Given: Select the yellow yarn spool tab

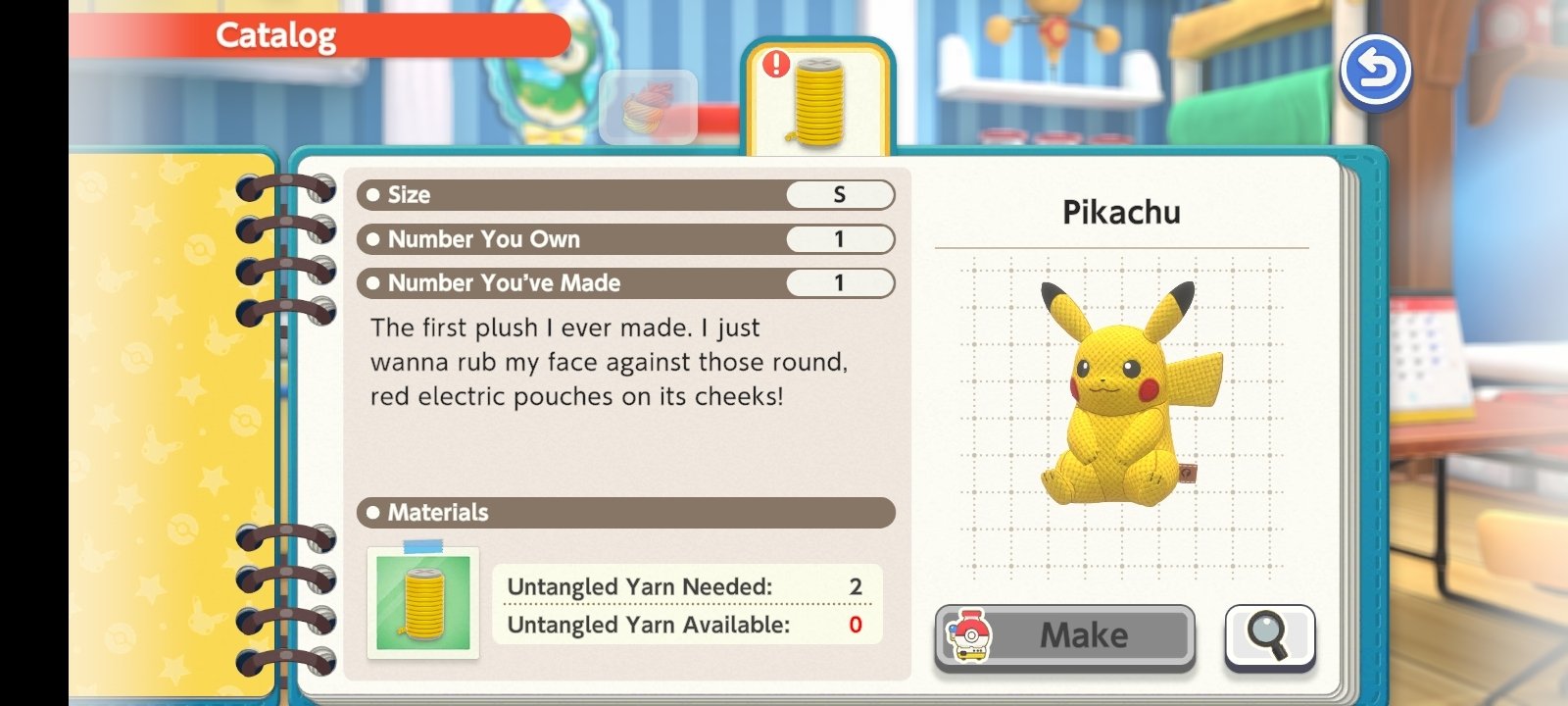Looking at the screenshot, I should [x=818, y=100].
